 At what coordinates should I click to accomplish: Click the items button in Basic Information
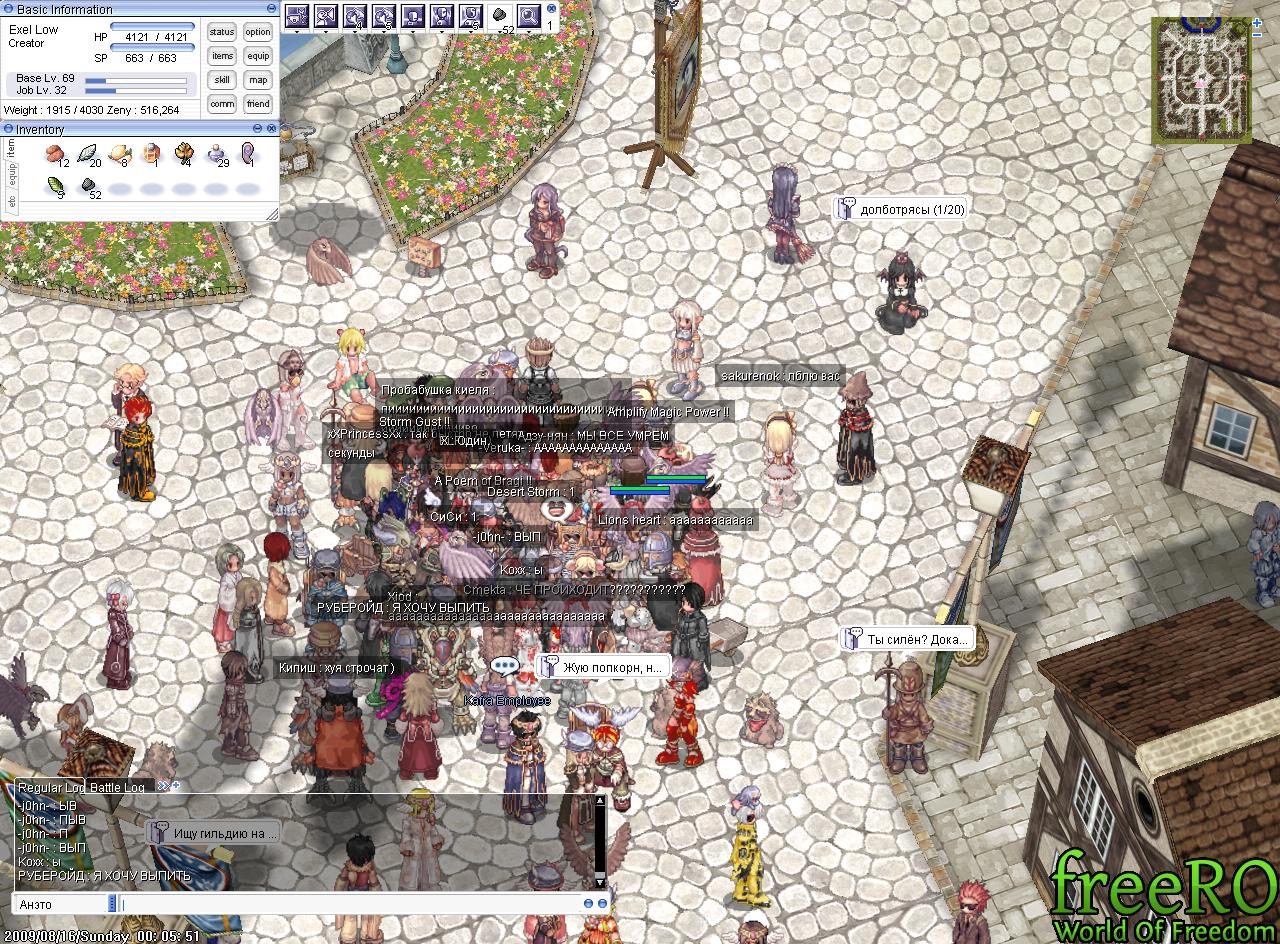coord(222,56)
